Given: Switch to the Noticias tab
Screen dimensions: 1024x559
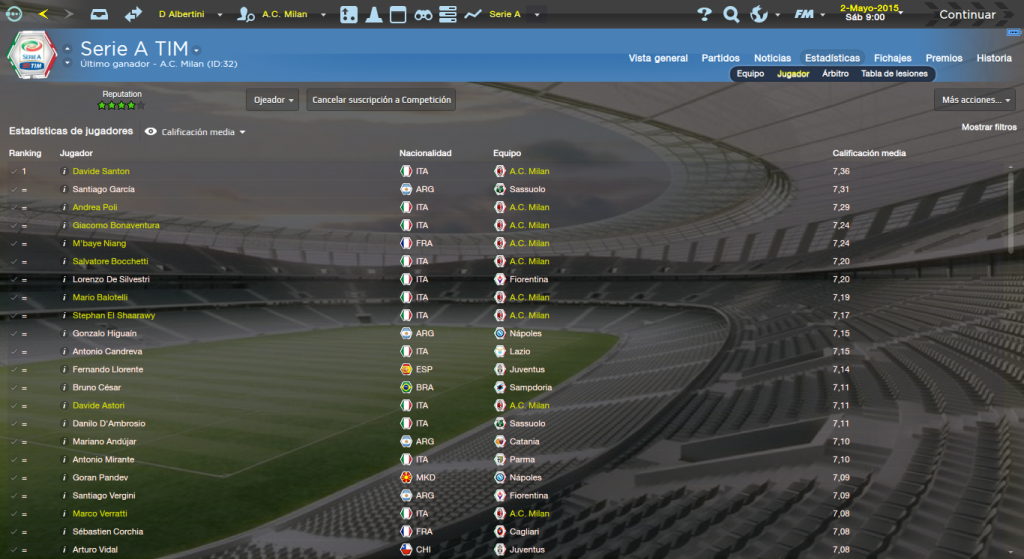Looking at the screenshot, I should 772,58.
